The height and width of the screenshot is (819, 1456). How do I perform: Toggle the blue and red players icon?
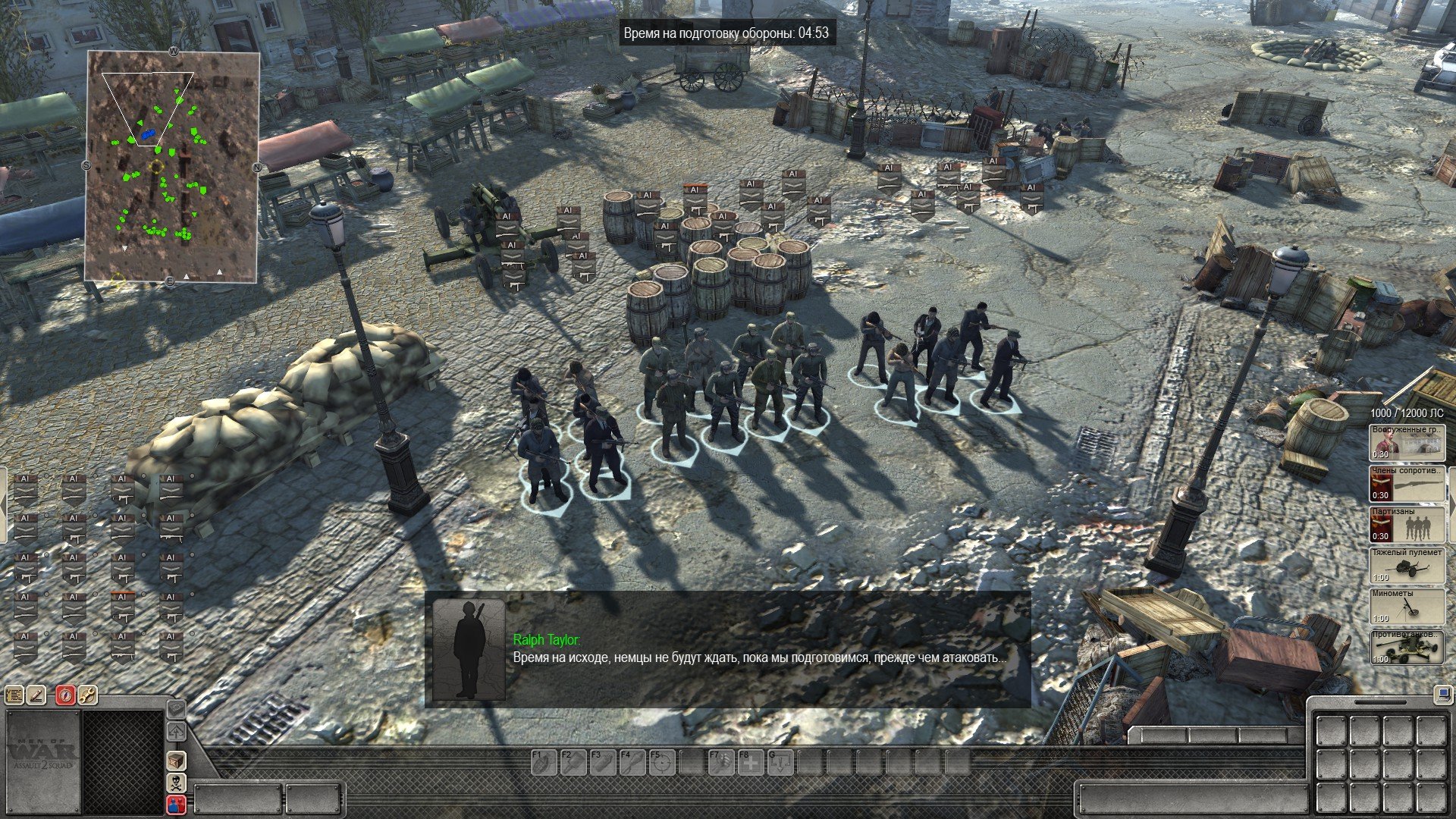(176, 805)
